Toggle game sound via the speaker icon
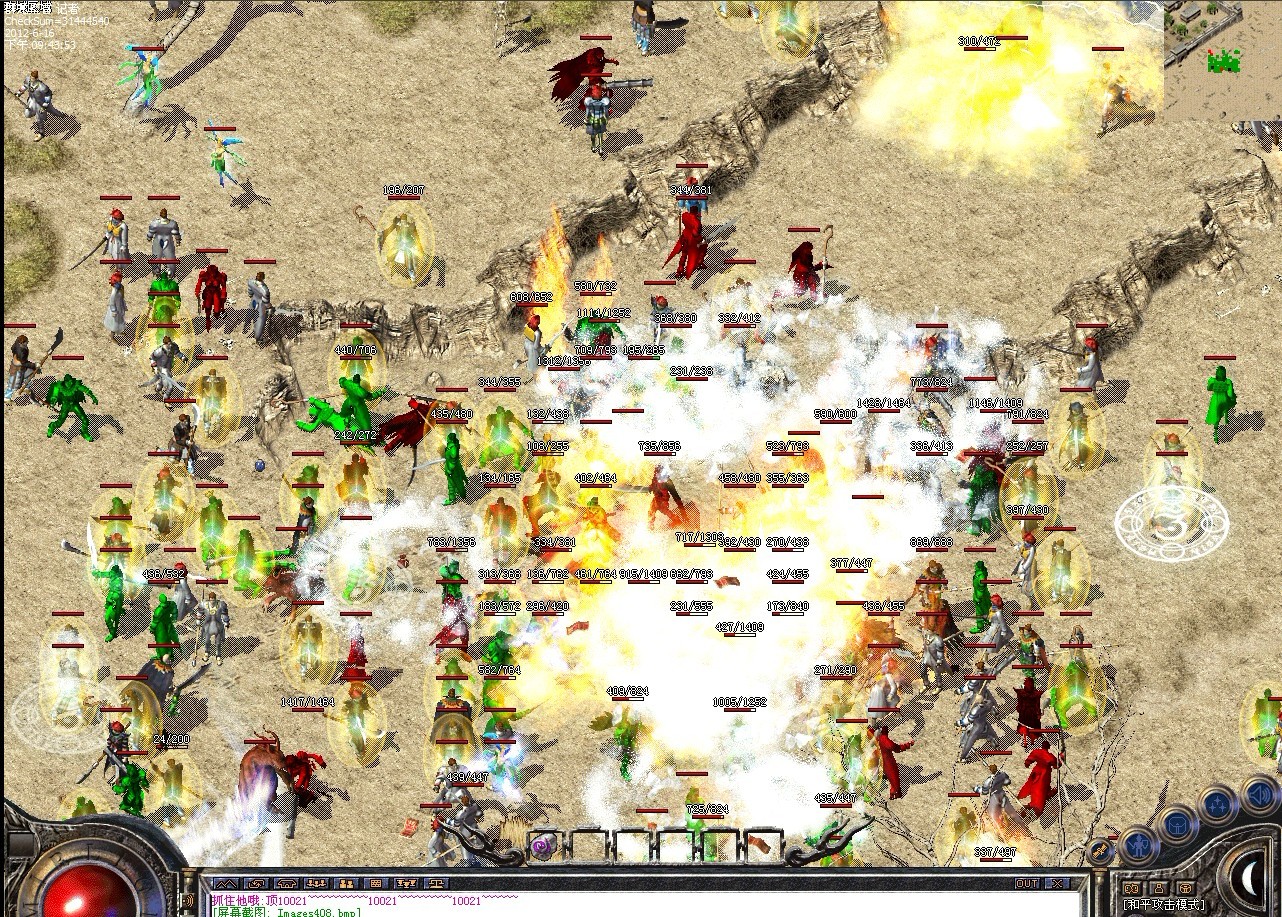The height and width of the screenshot is (917, 1282). pos(1258,795)
